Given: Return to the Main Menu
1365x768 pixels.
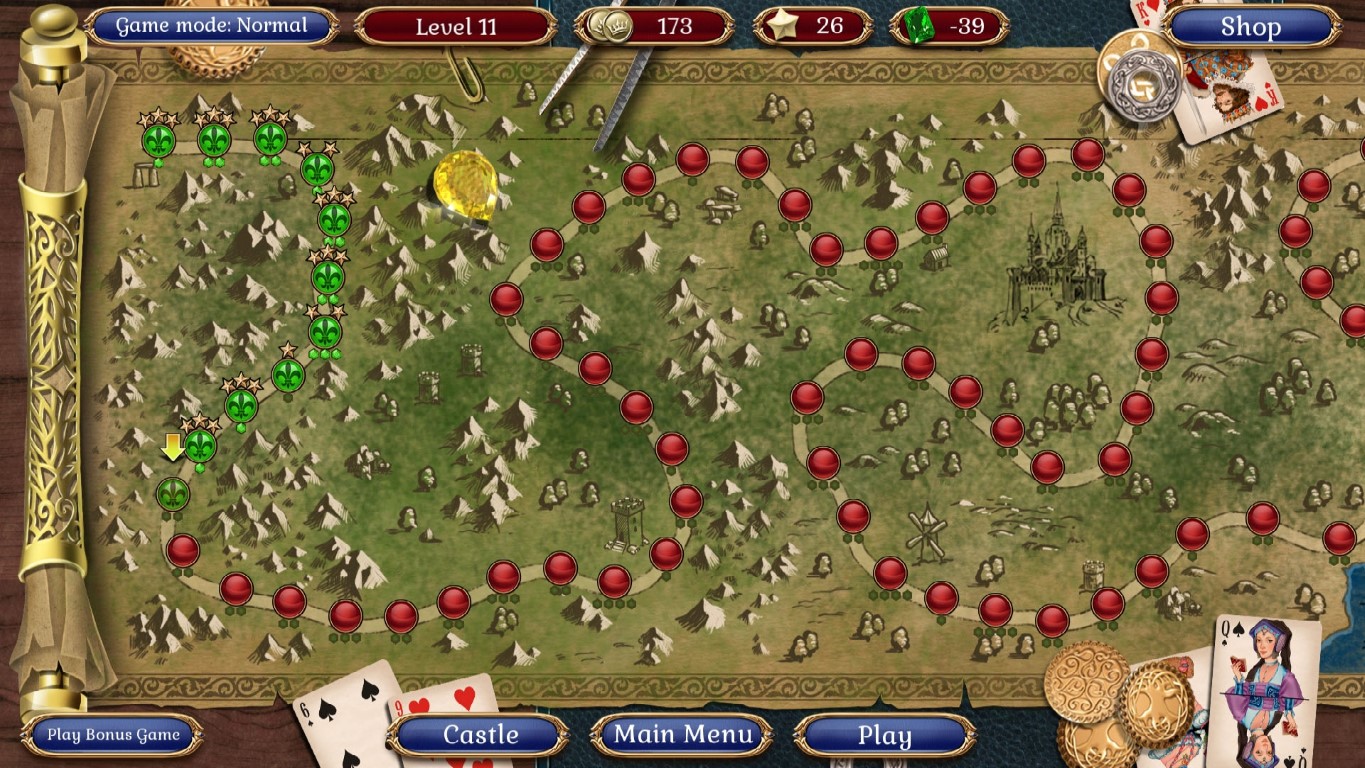Looking at the screenshot, I should point(683,735).
